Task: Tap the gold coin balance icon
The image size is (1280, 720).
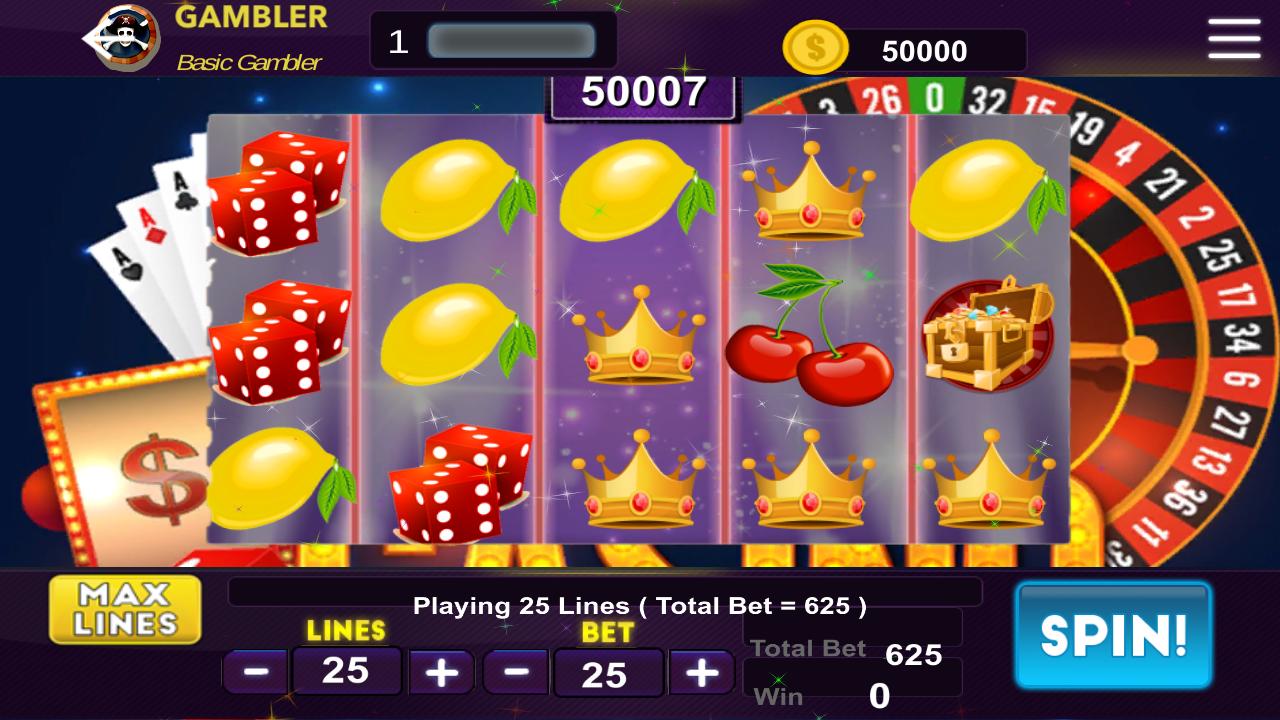Action: pyautogui.click(x=815, y=46)
